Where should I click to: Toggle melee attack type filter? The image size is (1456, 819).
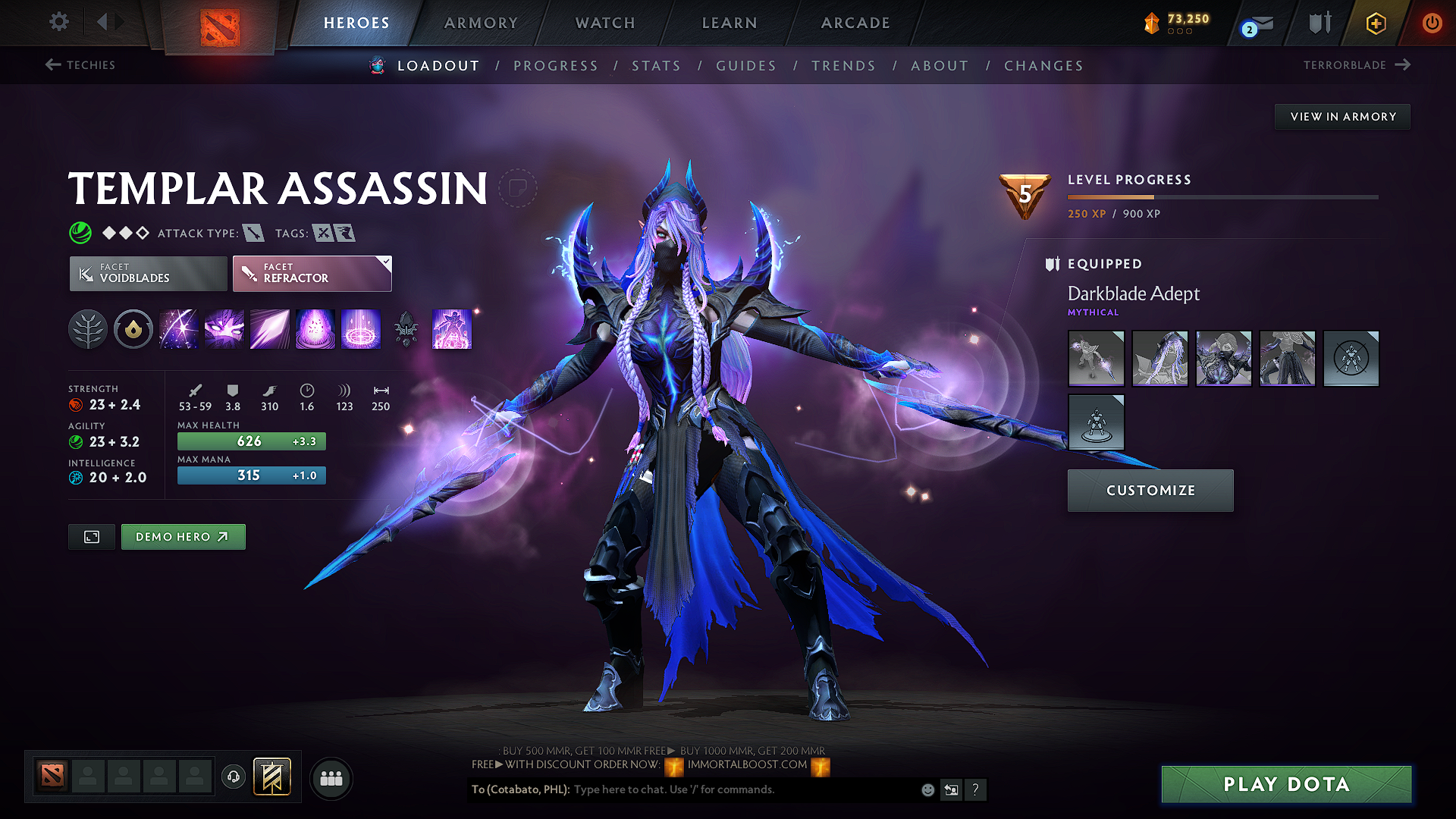tap(253, 233)
